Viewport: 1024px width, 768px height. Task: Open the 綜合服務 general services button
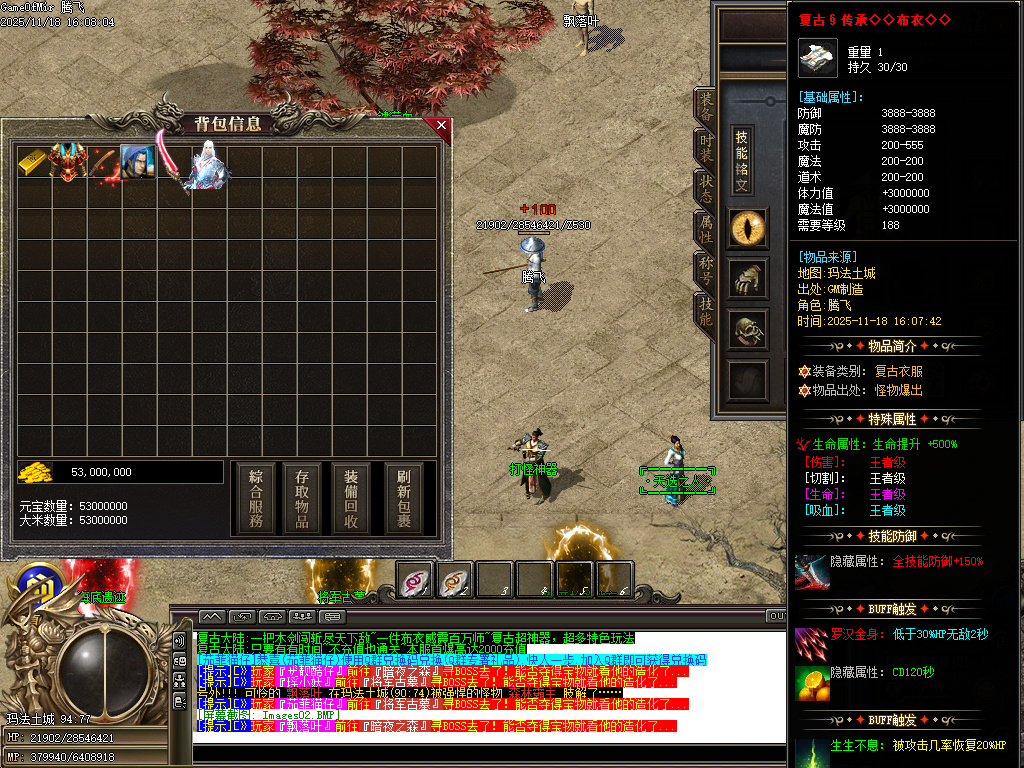256,498
